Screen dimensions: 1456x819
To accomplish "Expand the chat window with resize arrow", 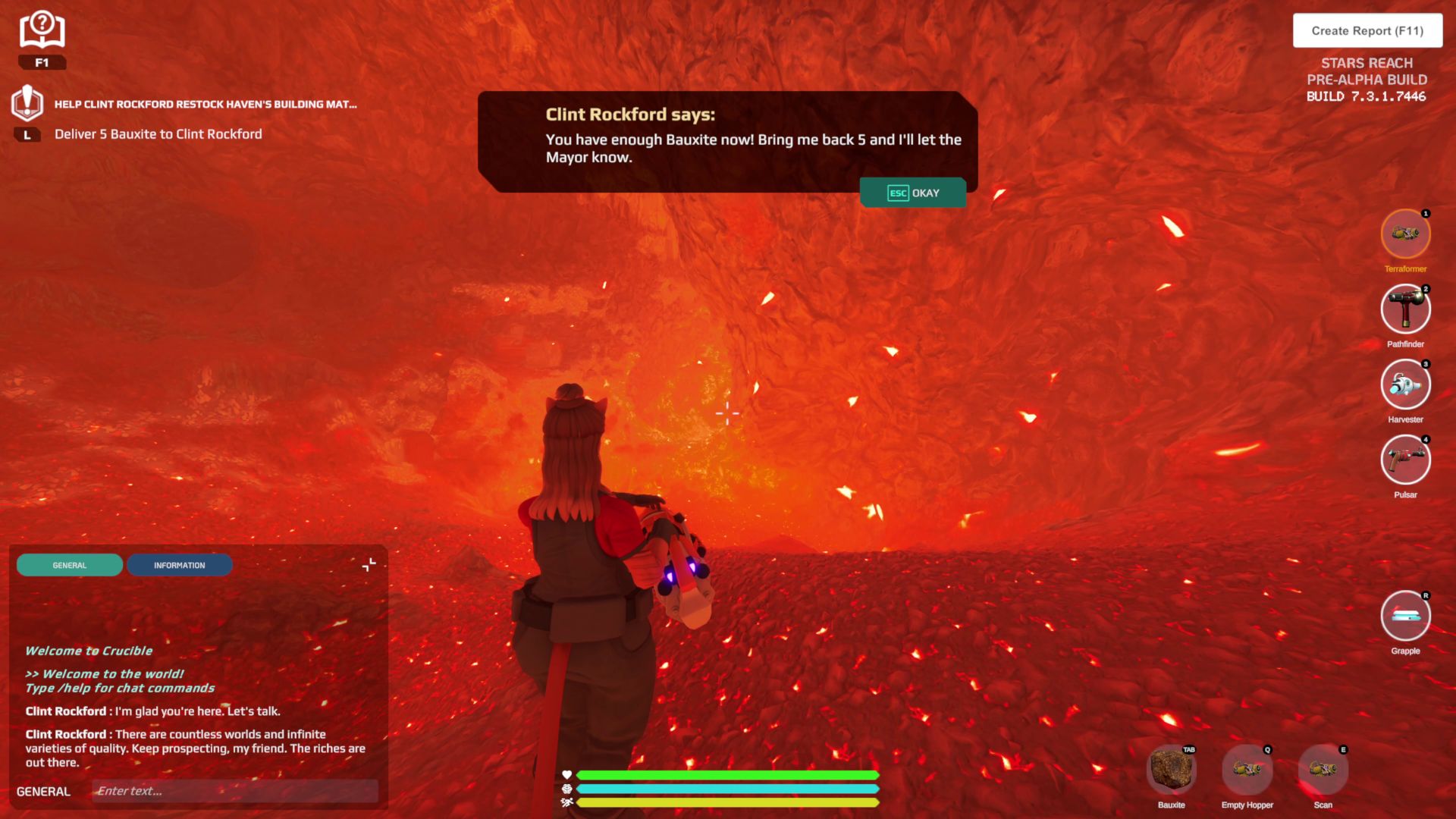I will click(x=369, y=564).
